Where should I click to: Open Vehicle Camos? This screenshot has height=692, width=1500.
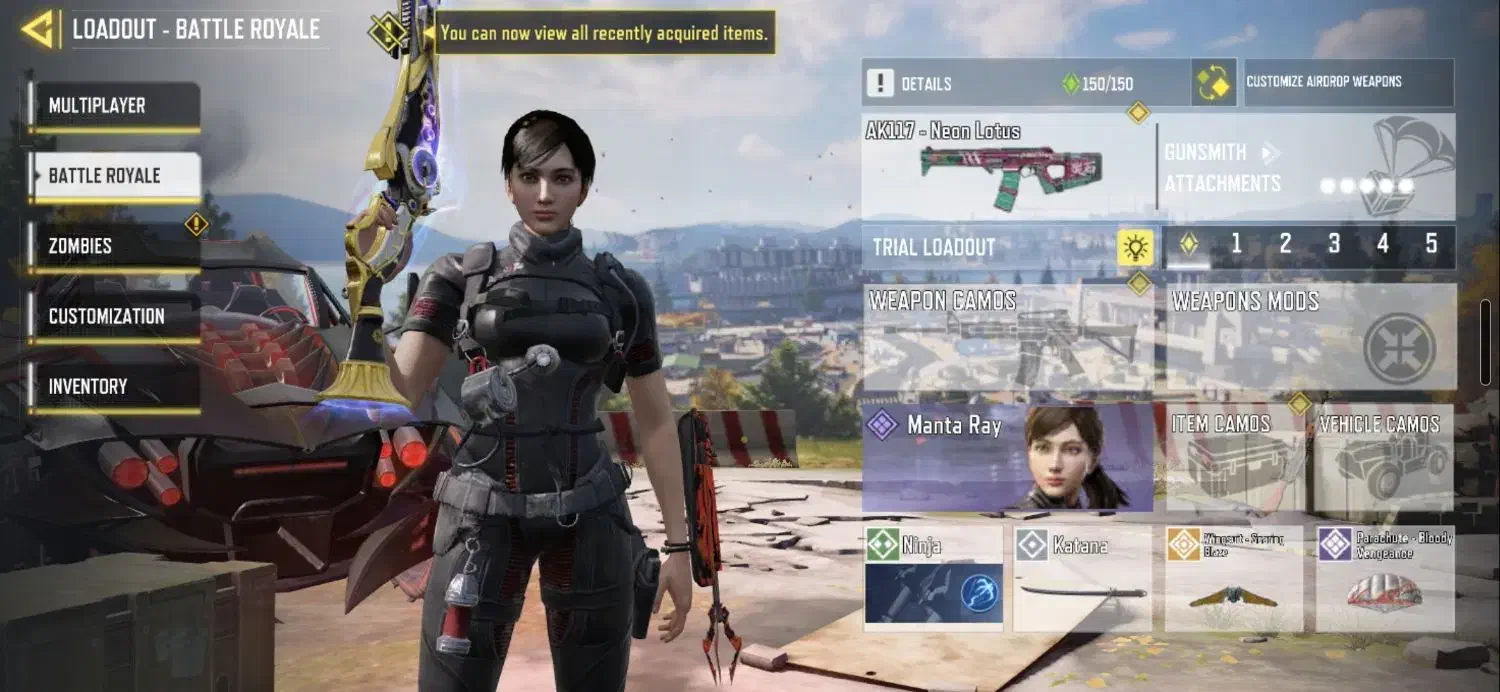pyautogui.click(x=1384, y=458)
